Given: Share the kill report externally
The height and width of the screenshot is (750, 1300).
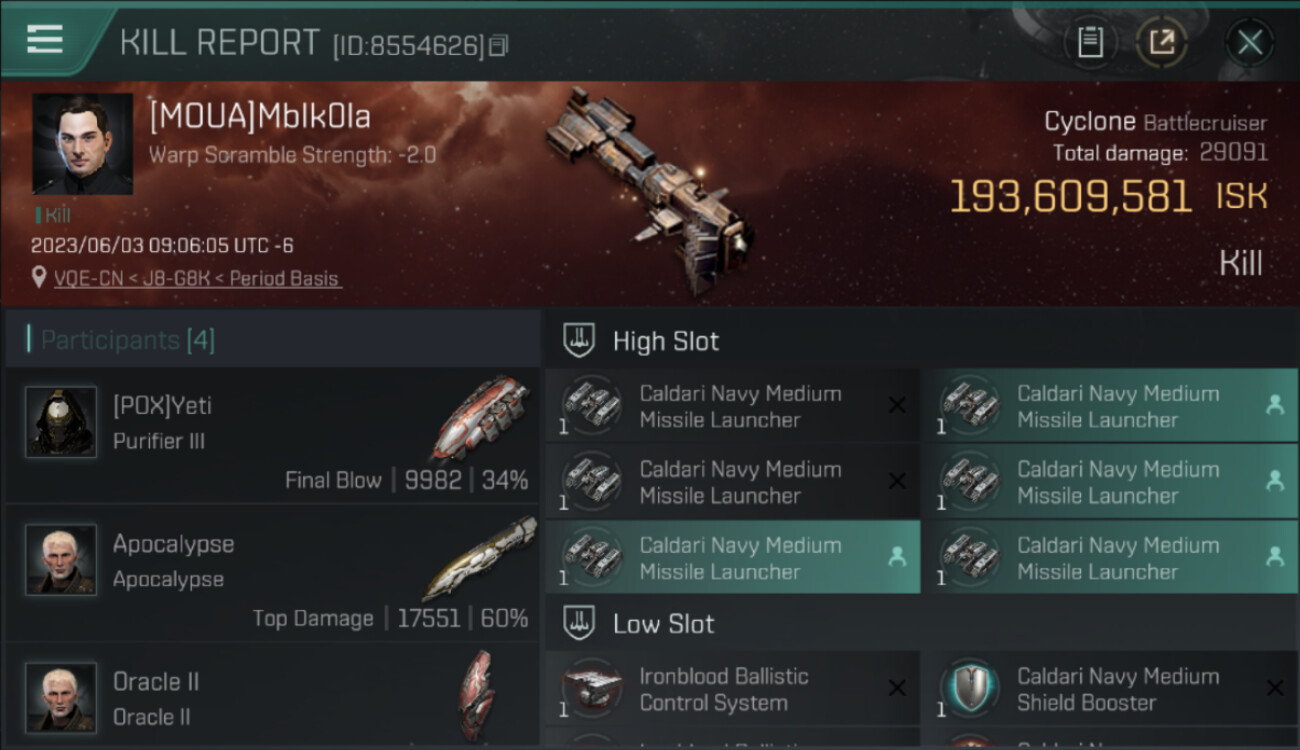Looking at the screenshot, I should point(1162,43).
